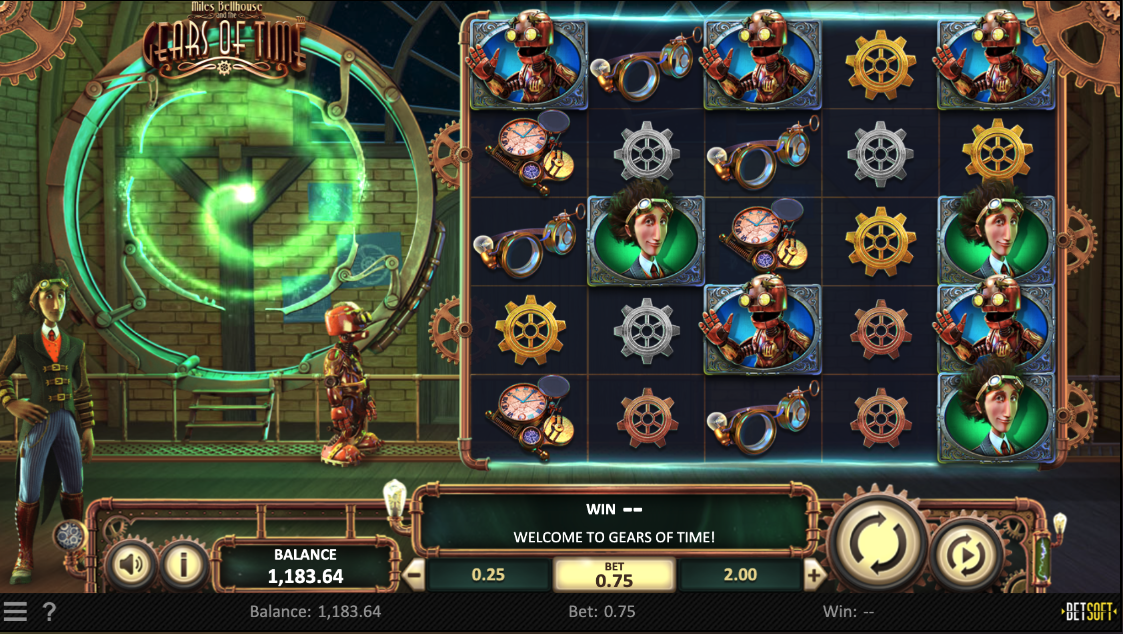Choose the 2.00 bet amount
This screenshot has height=634, width=1123.
coord(740,575)
